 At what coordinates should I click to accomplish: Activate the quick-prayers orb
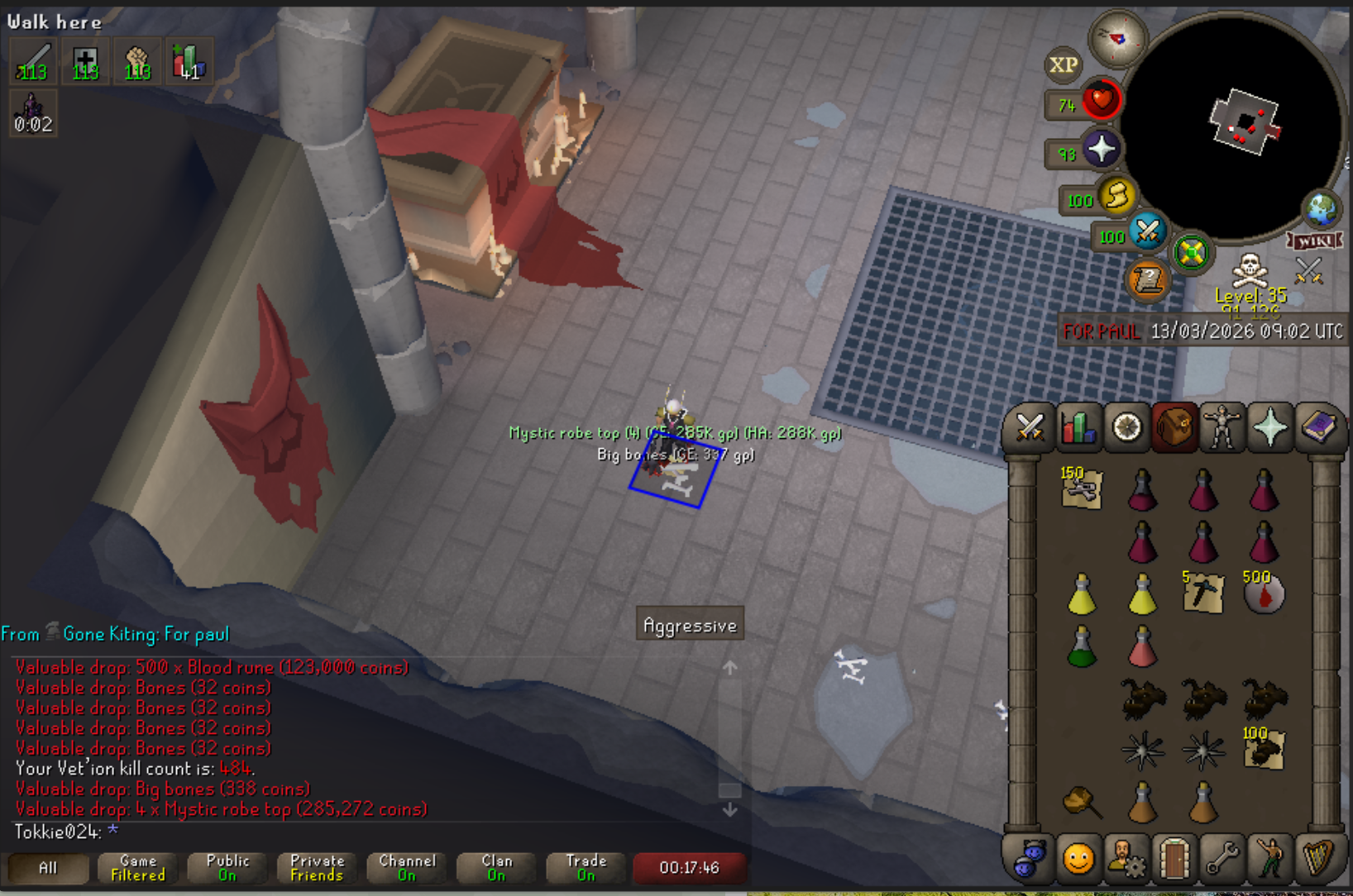point(1102,150)
